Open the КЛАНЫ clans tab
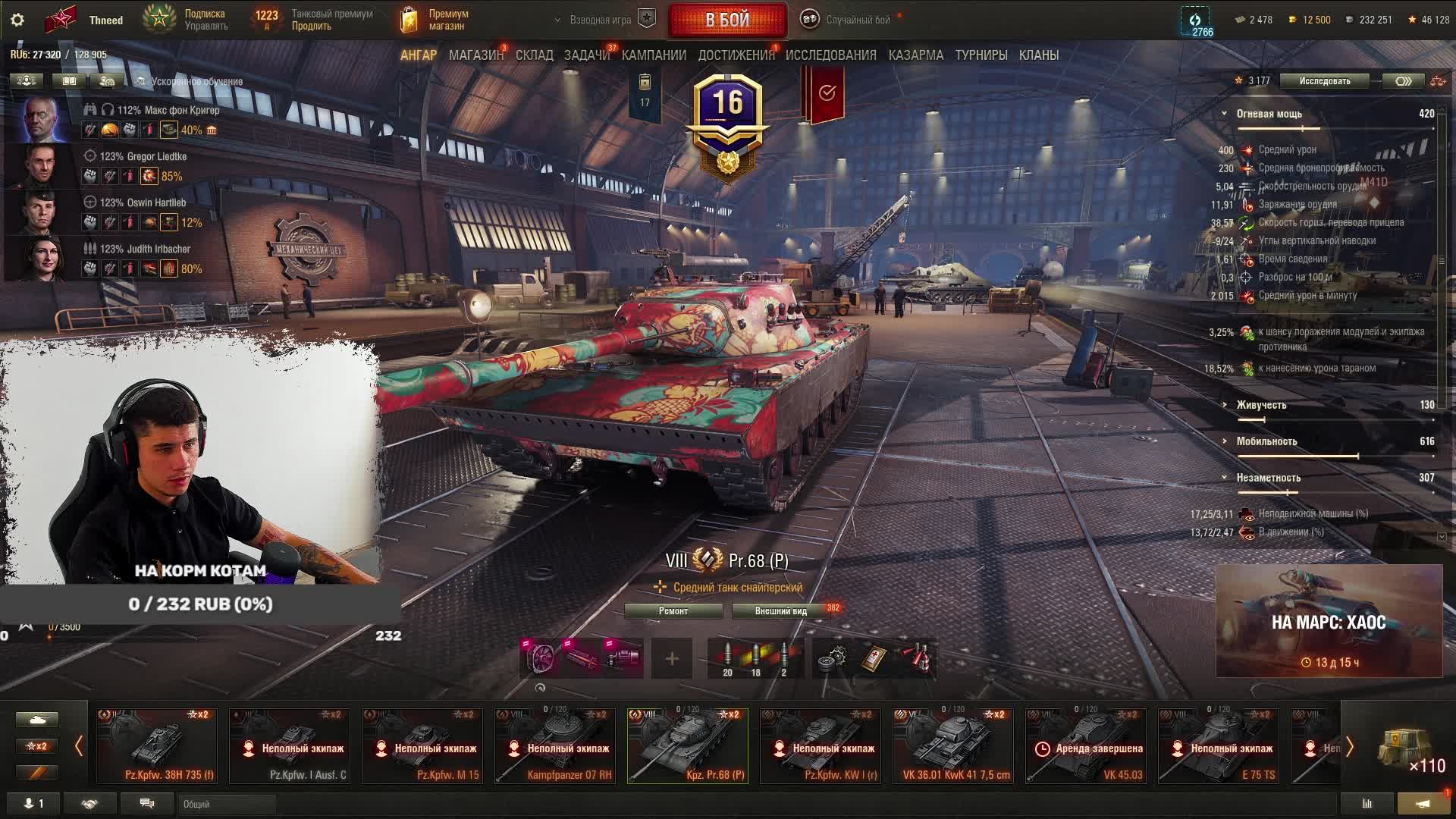Viewport: 1456px width, 819px height. (x=1038, y=55)
